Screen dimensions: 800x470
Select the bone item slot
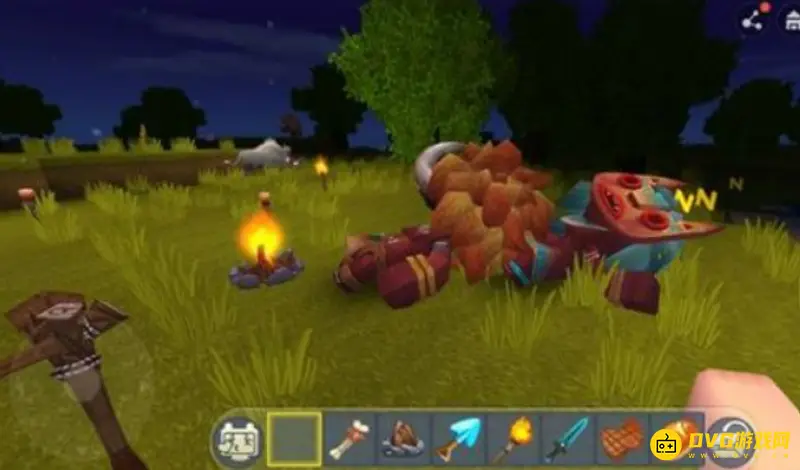pos(349,438)
